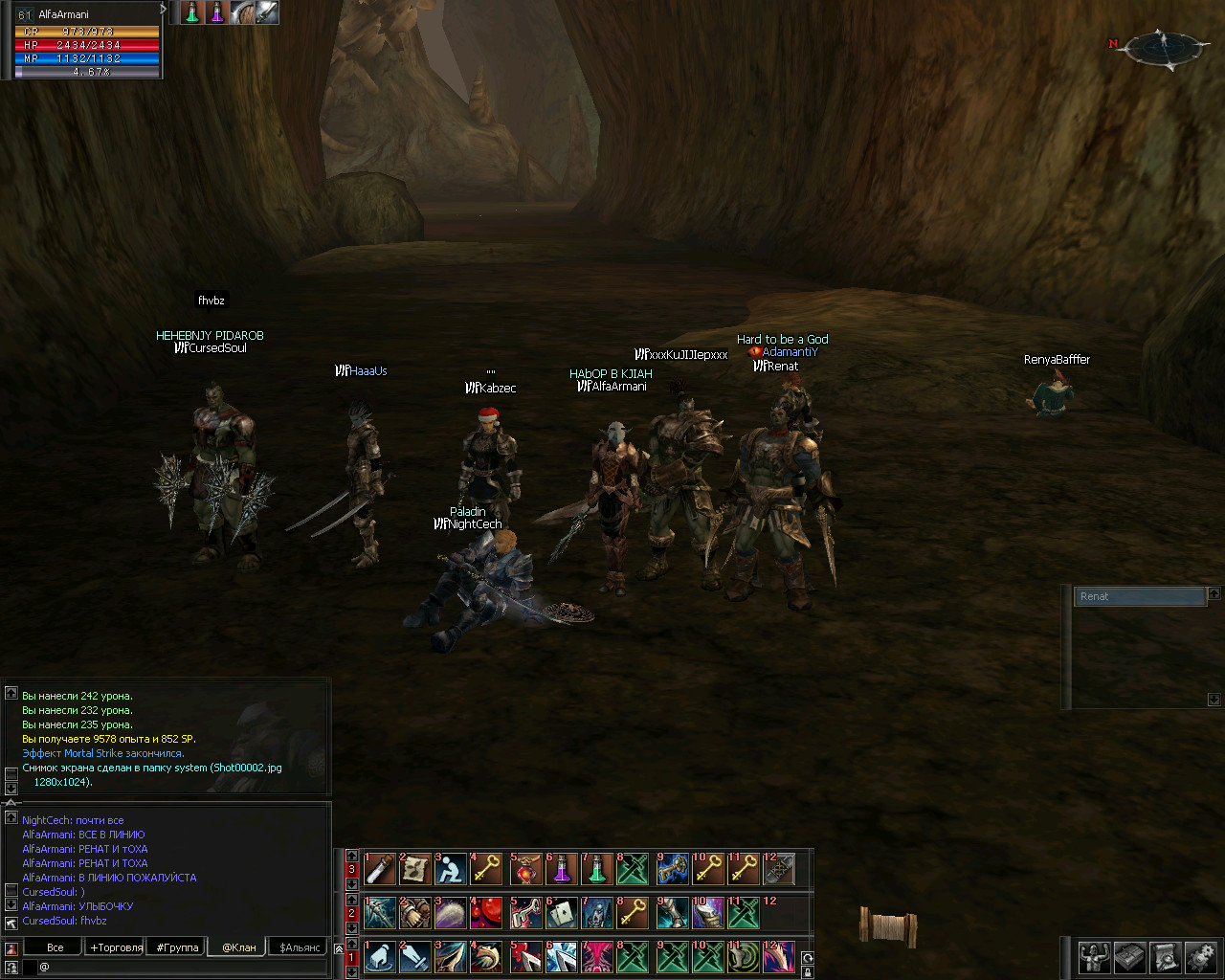Click the chat message input field
Viewport: 1225px width, 980px height.
pos(182,967)
